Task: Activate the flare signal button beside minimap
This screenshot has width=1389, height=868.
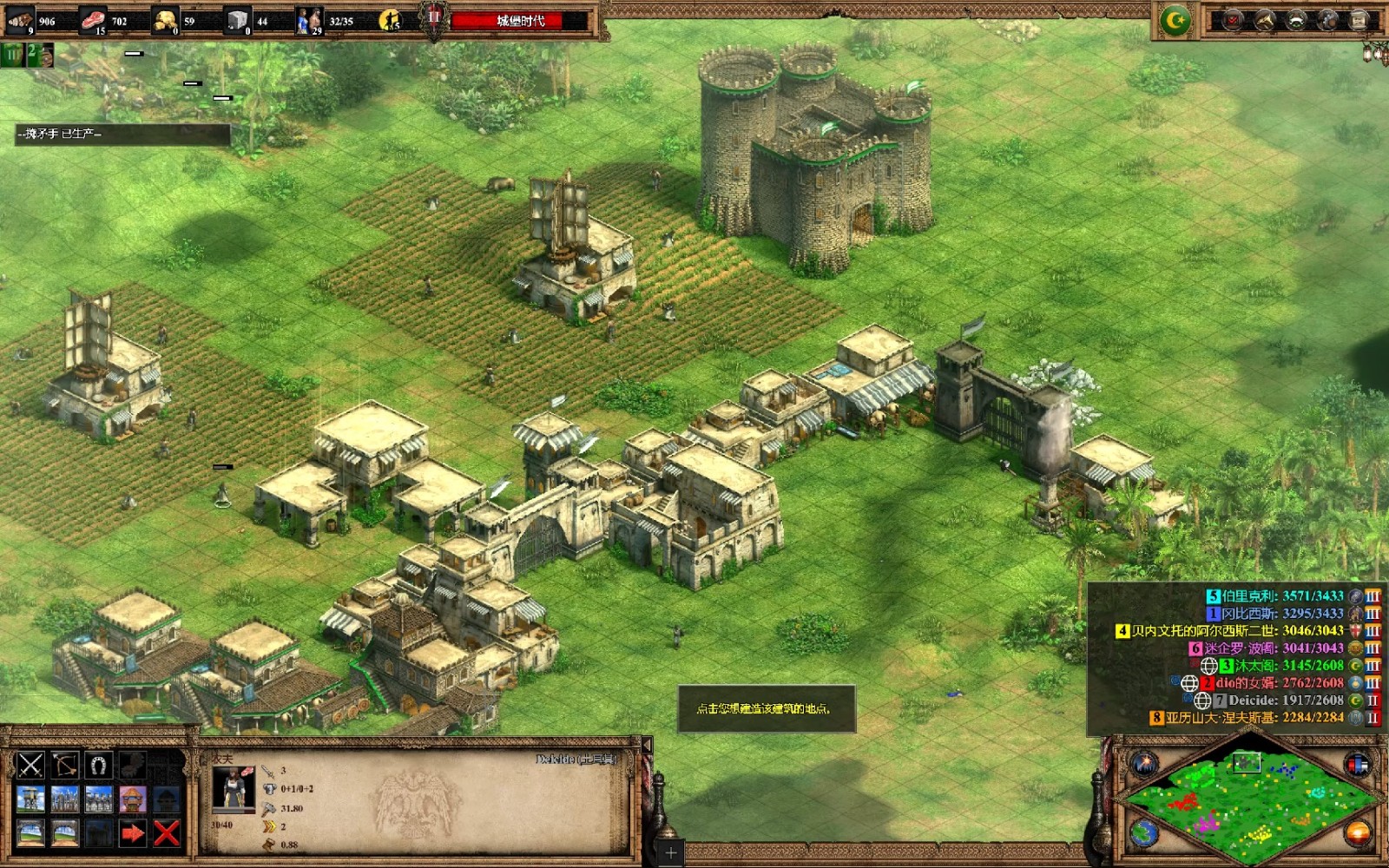Action: 1145,764
